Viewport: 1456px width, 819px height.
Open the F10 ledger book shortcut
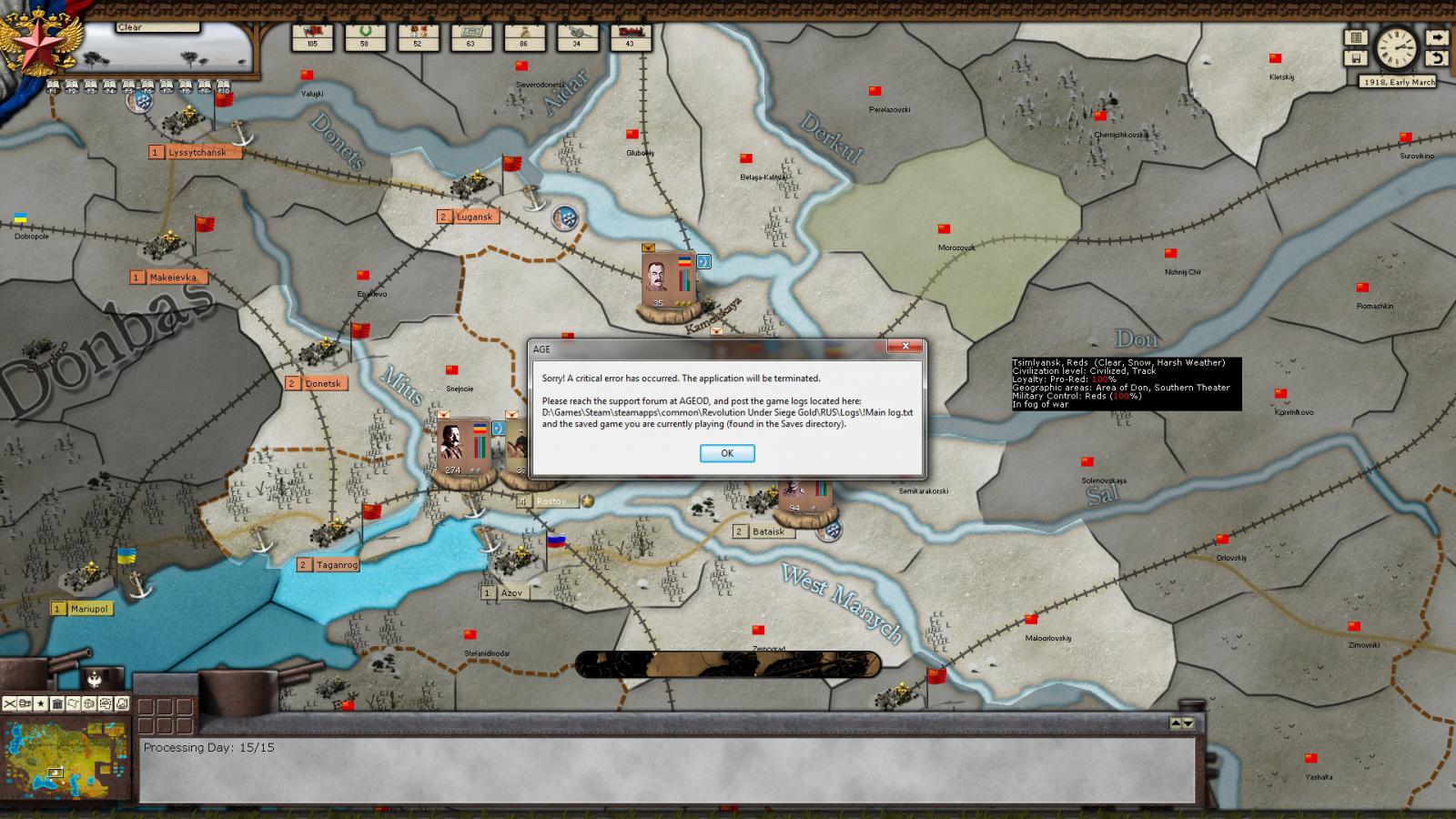click(x=223, y=87)
